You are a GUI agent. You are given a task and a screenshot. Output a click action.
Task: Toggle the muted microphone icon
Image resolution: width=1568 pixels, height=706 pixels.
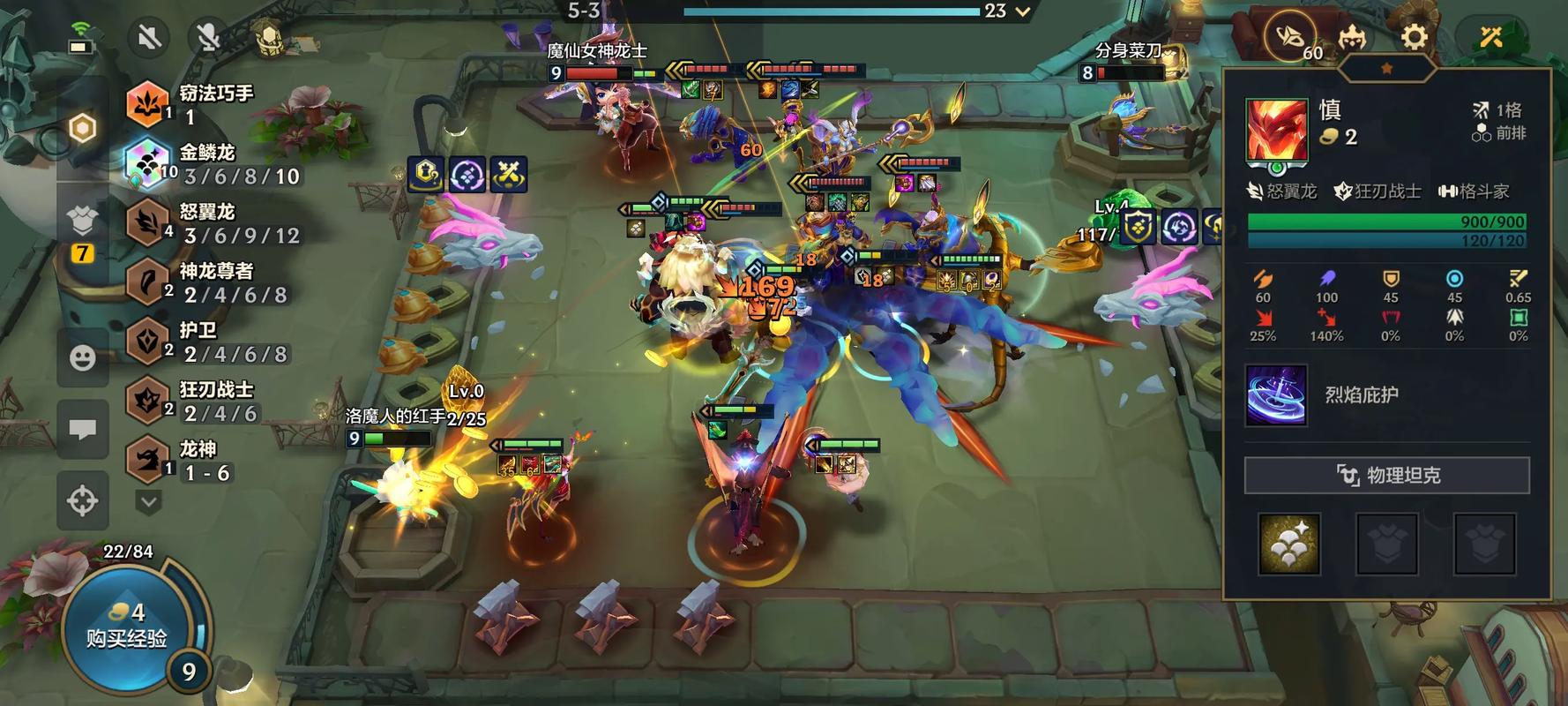[208, 37]
